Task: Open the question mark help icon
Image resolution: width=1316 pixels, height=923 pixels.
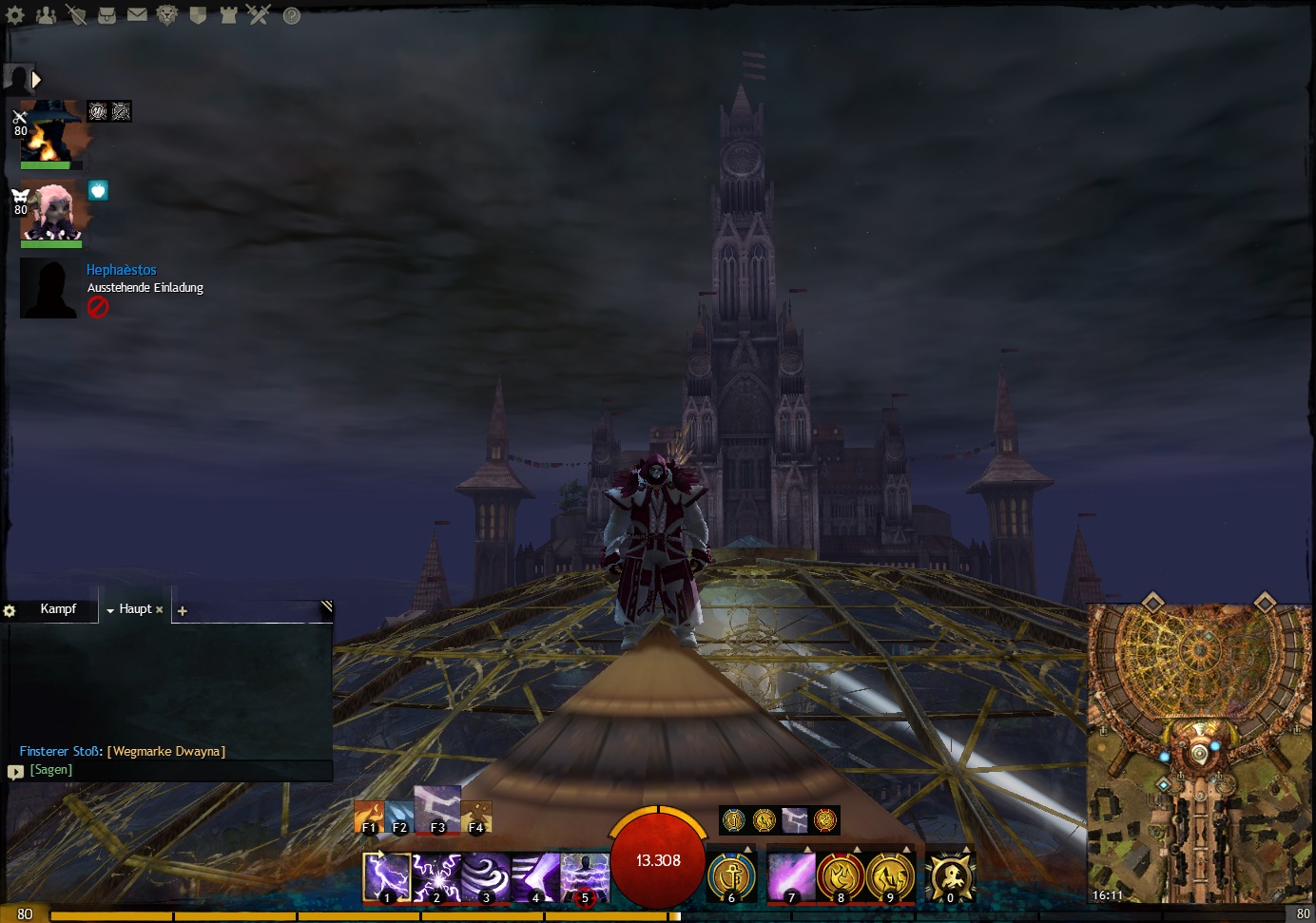Action: coord(292,15)
